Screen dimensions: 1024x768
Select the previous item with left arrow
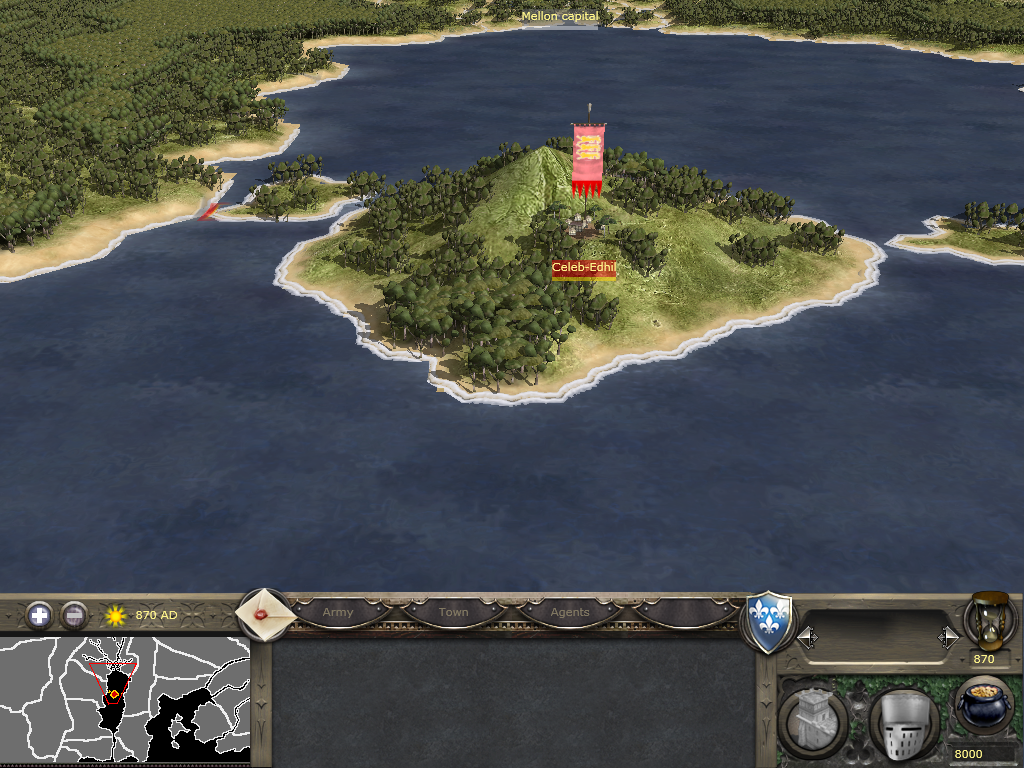tap(806, 637)
